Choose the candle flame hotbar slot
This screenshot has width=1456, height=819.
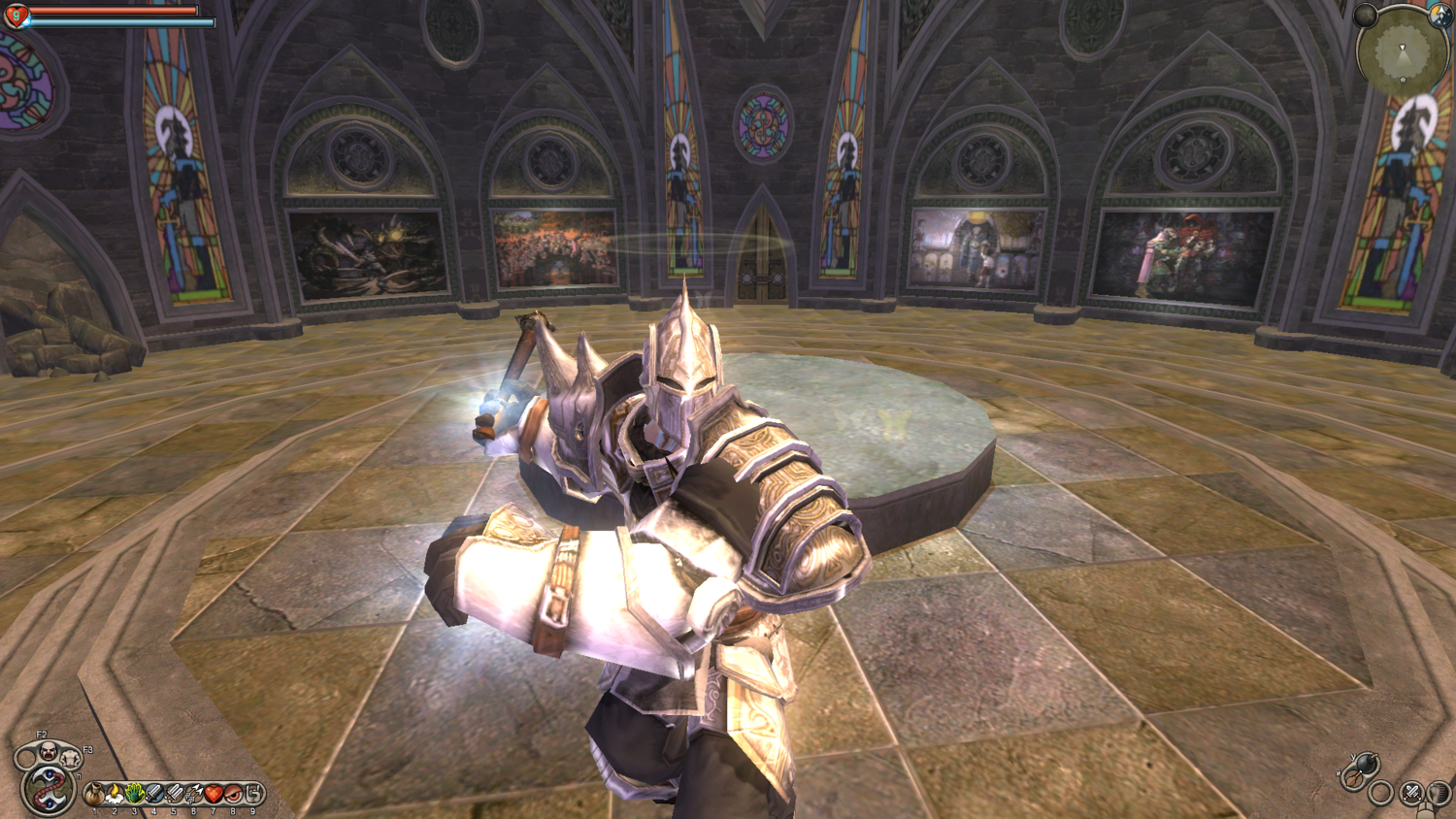point(115,794)
